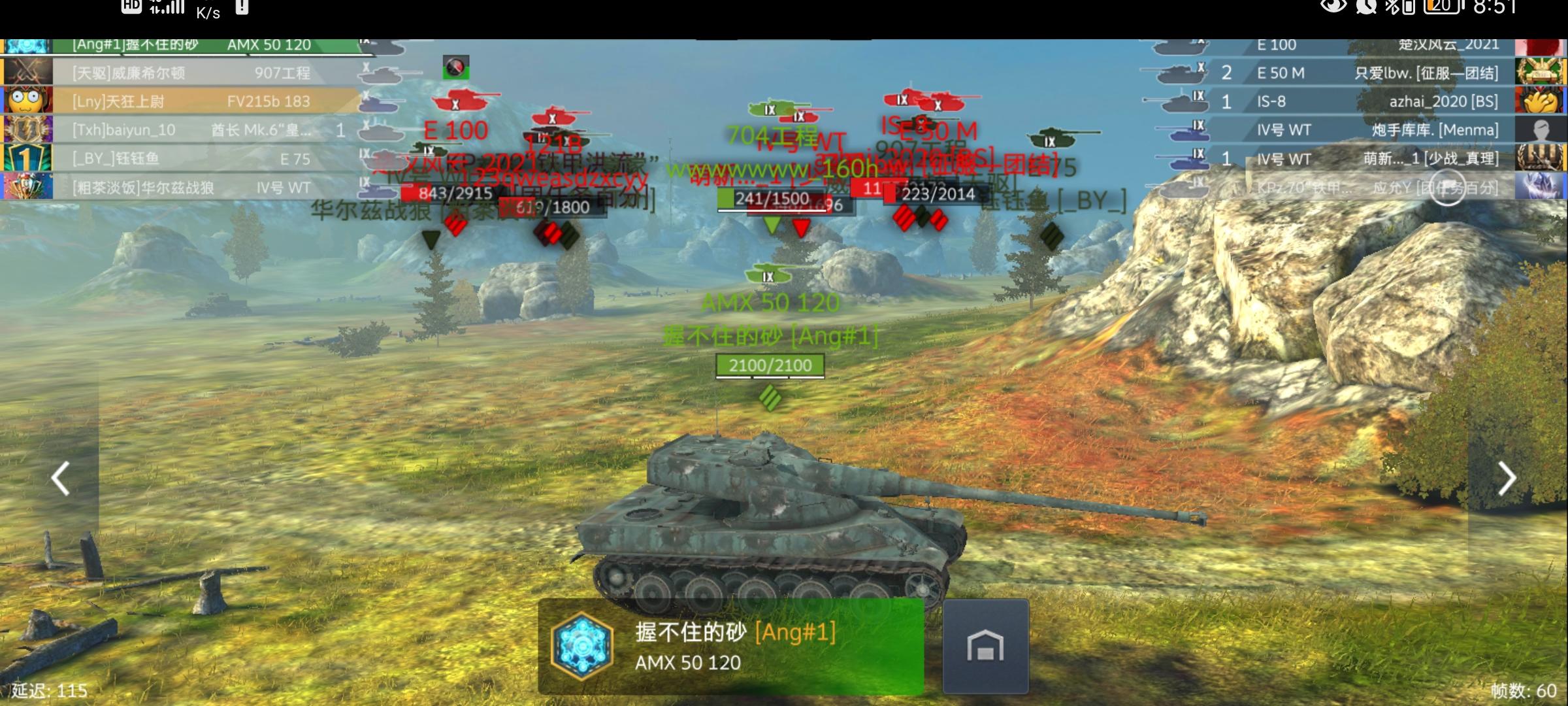Click the number 1 rank avatar of 钰钰鱼
The height and width of the screenshot is (706, 1568).
point(25,159)
